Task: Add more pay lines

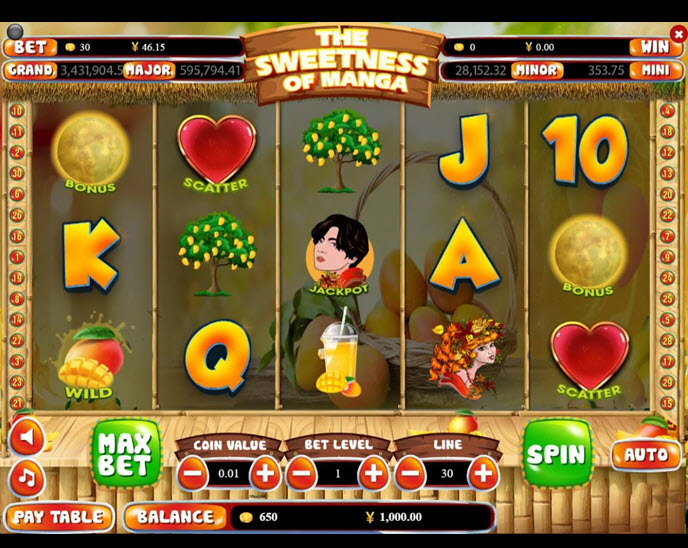Action: coord(483,472)
